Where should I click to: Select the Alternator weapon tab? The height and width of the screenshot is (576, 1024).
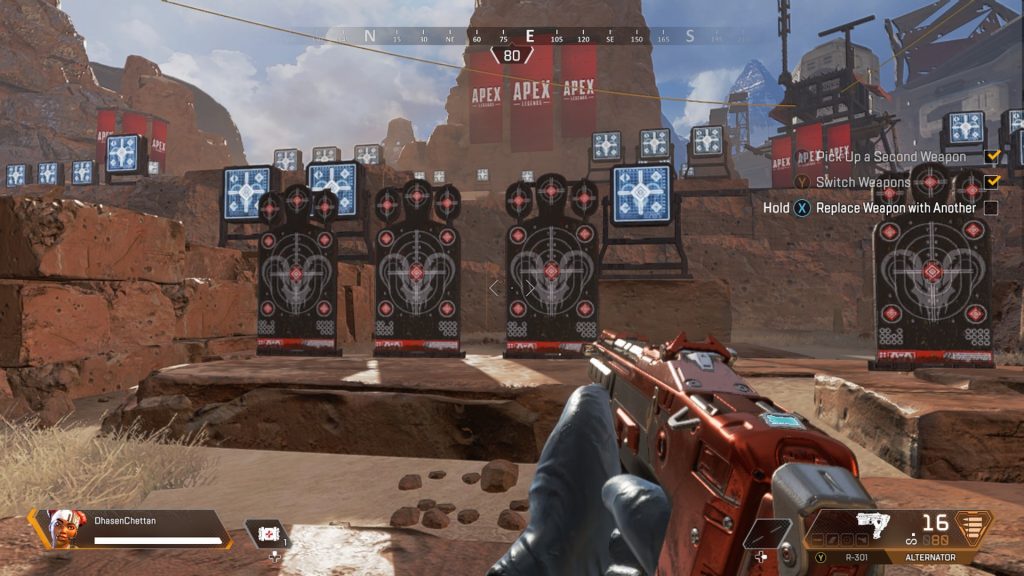point(930,557)
